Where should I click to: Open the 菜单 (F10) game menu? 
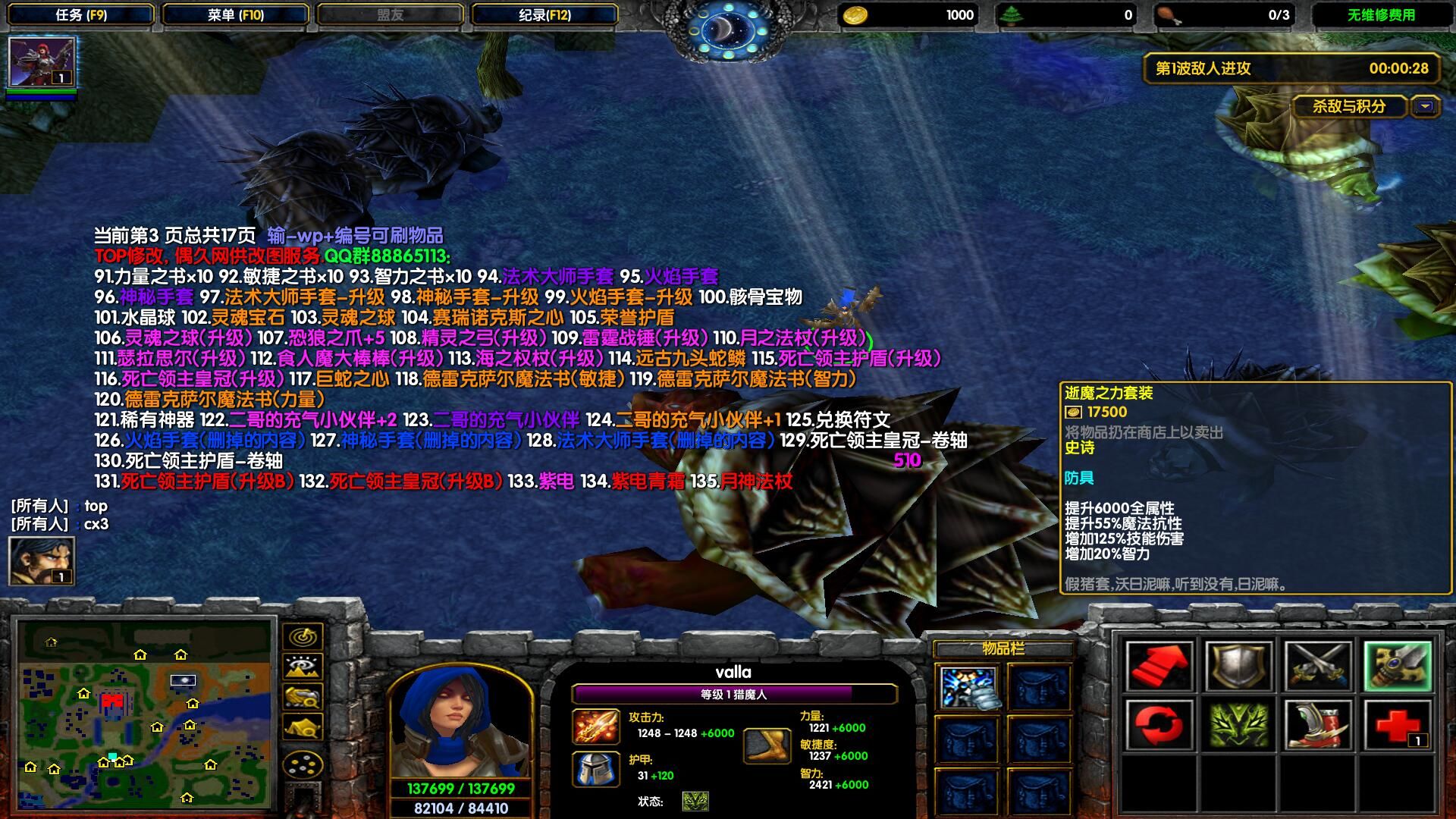point(236,14)
